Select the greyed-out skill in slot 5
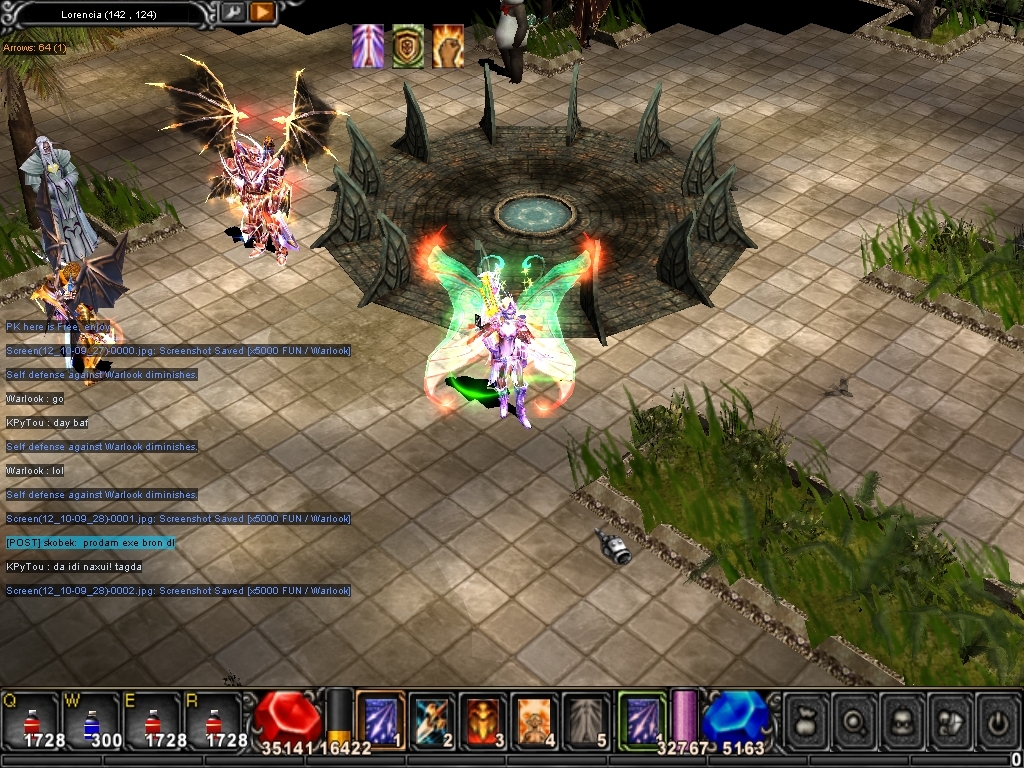 pos(587,719)
